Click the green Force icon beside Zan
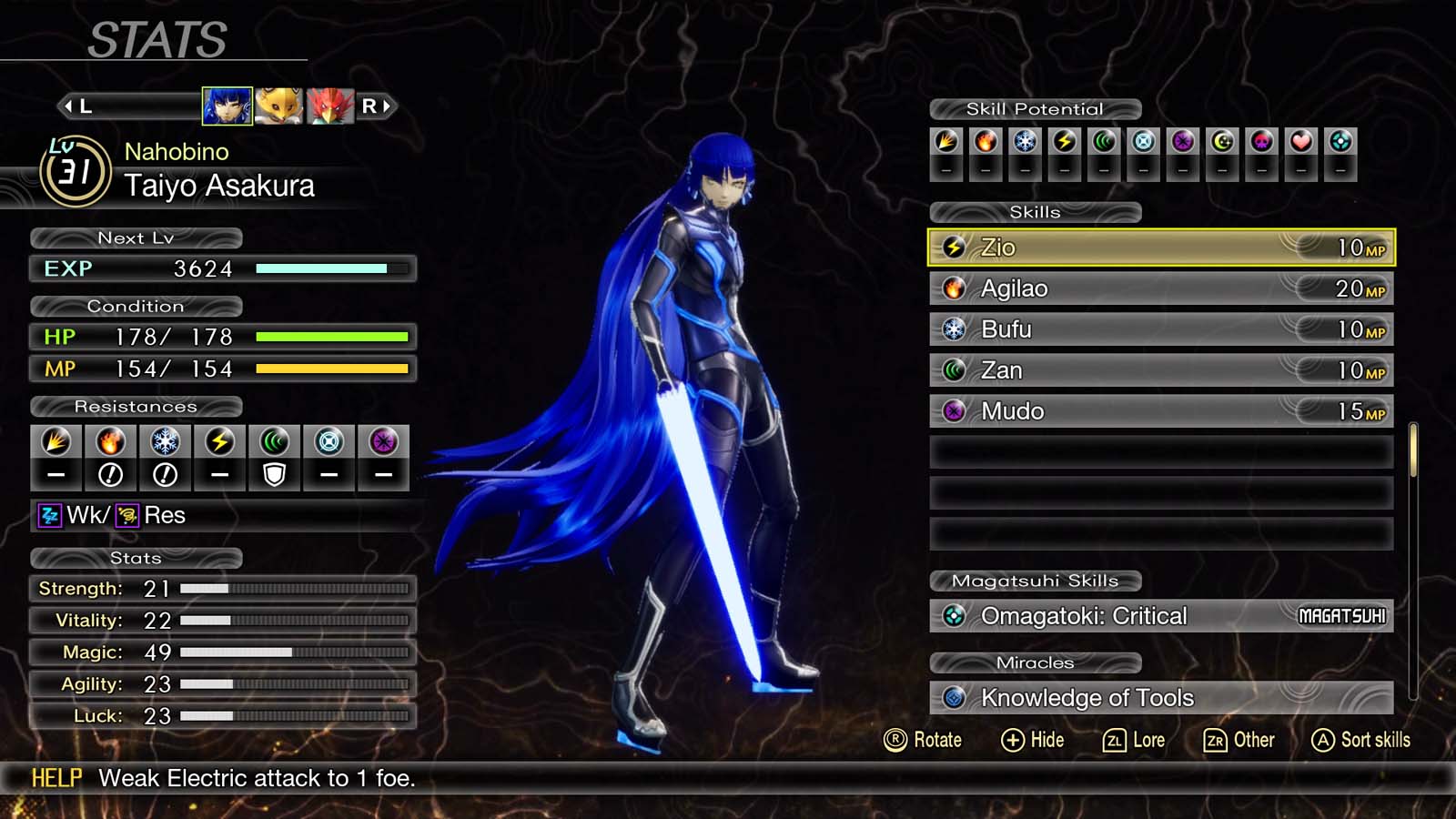 [954, 369]
